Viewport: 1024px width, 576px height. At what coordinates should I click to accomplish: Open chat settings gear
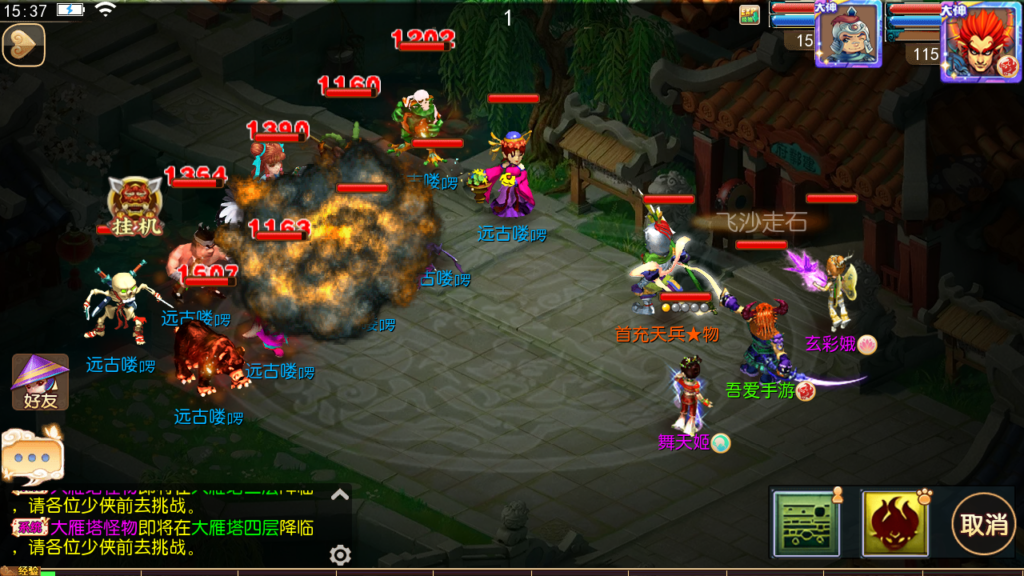(x=340, y=555)
